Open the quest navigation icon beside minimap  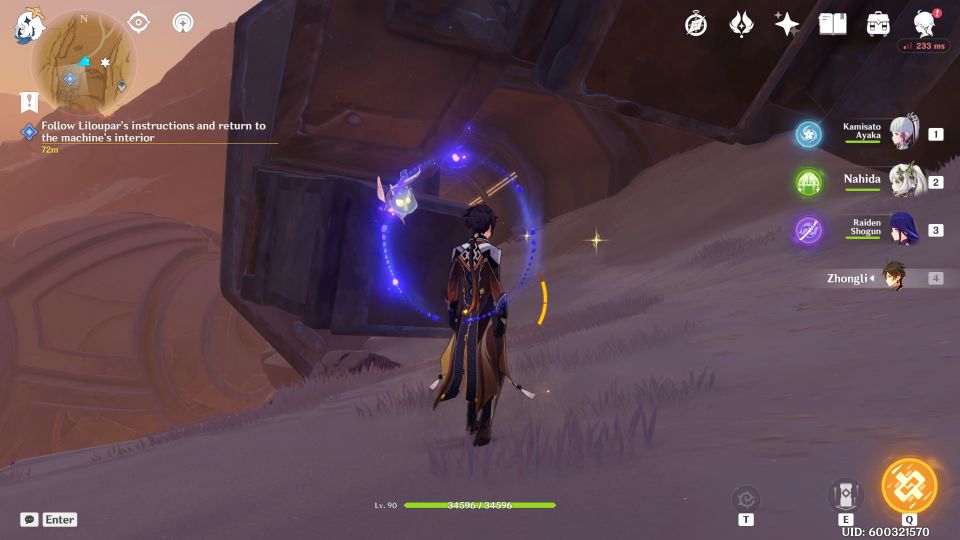[139, 22]
